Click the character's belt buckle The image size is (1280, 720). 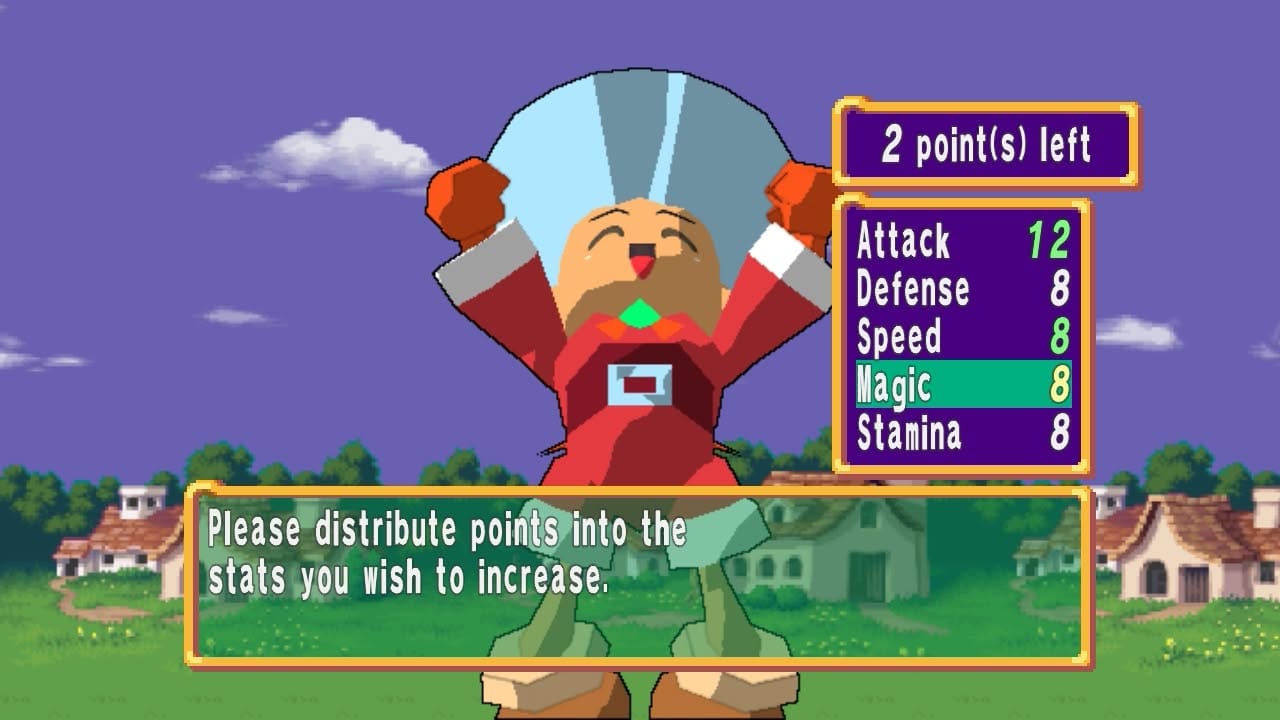(640, 385)
